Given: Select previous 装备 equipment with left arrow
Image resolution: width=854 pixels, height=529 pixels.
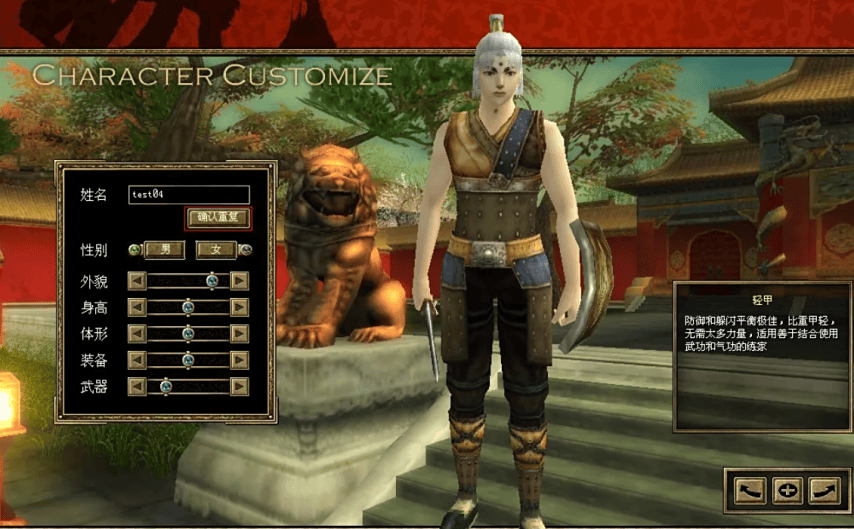Looking at the screenshot, I should pyautogui.click(x=137, y=359).
